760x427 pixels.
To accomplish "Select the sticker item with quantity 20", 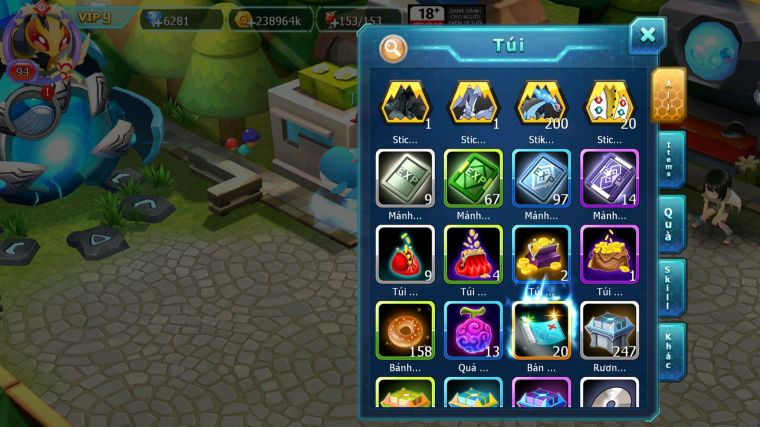I will [609, 103].
